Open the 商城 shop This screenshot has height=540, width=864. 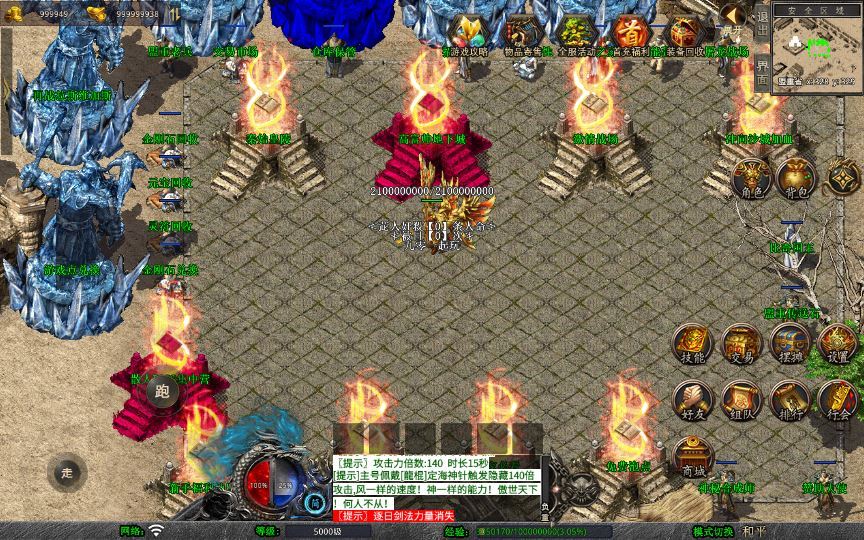click(x=692, y=456)
